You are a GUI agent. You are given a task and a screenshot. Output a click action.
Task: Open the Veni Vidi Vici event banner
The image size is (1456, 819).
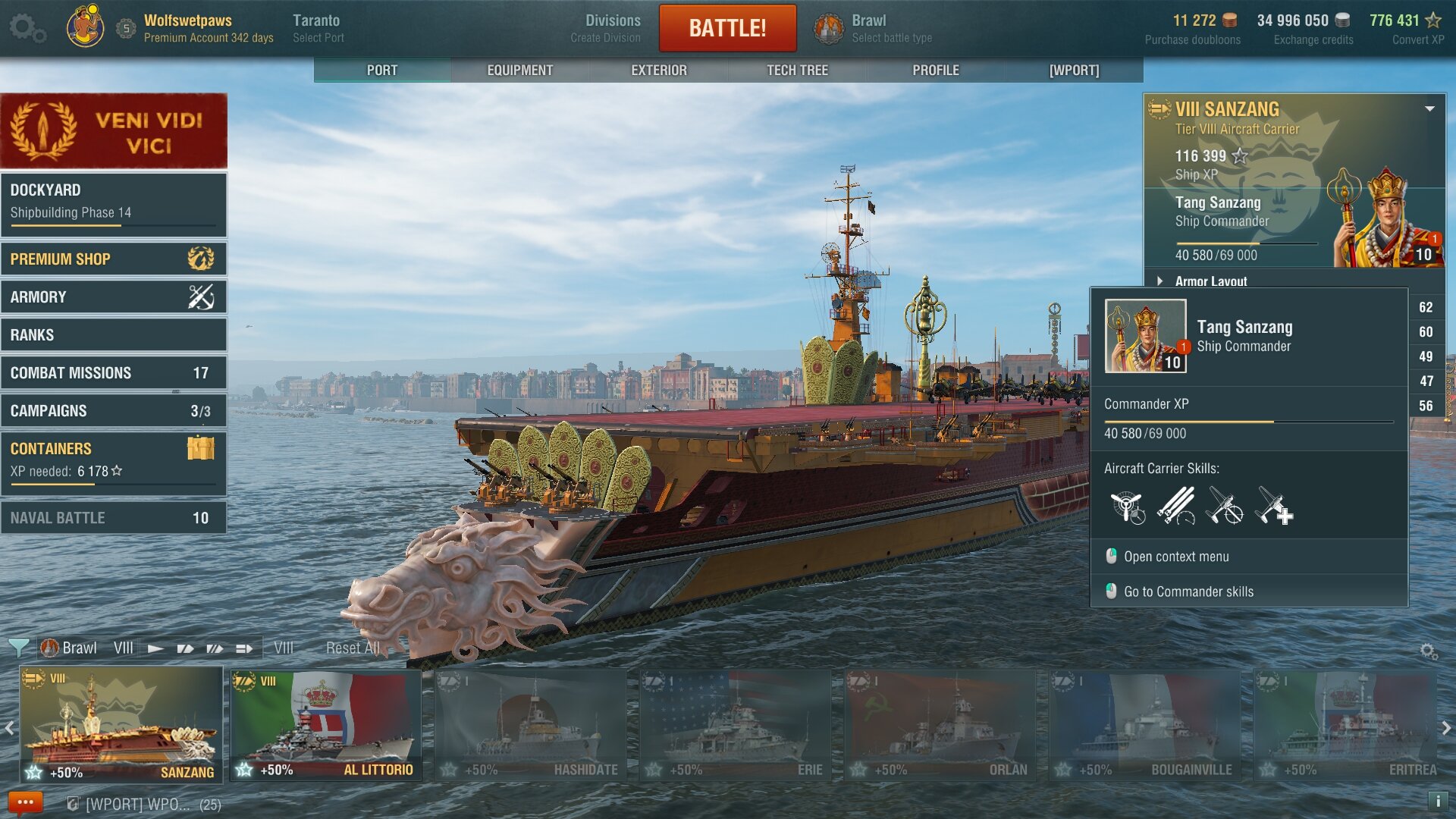pyautogui.click(x=114, y=130)
